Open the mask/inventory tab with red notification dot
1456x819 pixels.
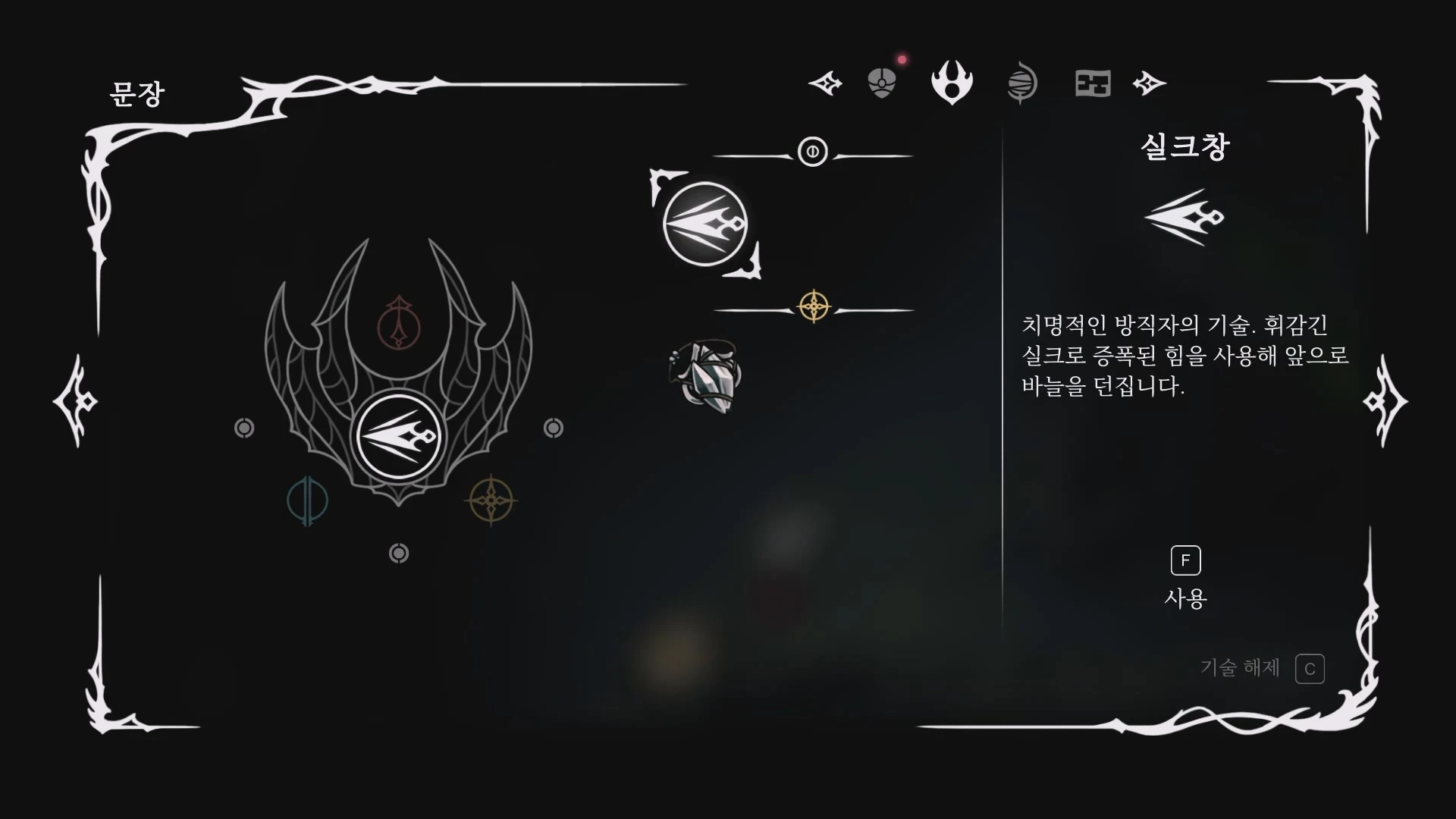pos(881,82)
